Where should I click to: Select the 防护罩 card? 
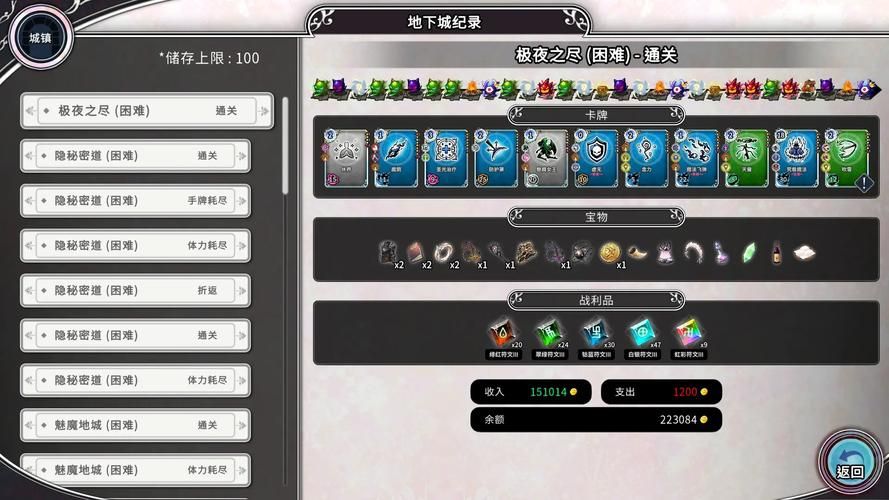click(496, 158)
